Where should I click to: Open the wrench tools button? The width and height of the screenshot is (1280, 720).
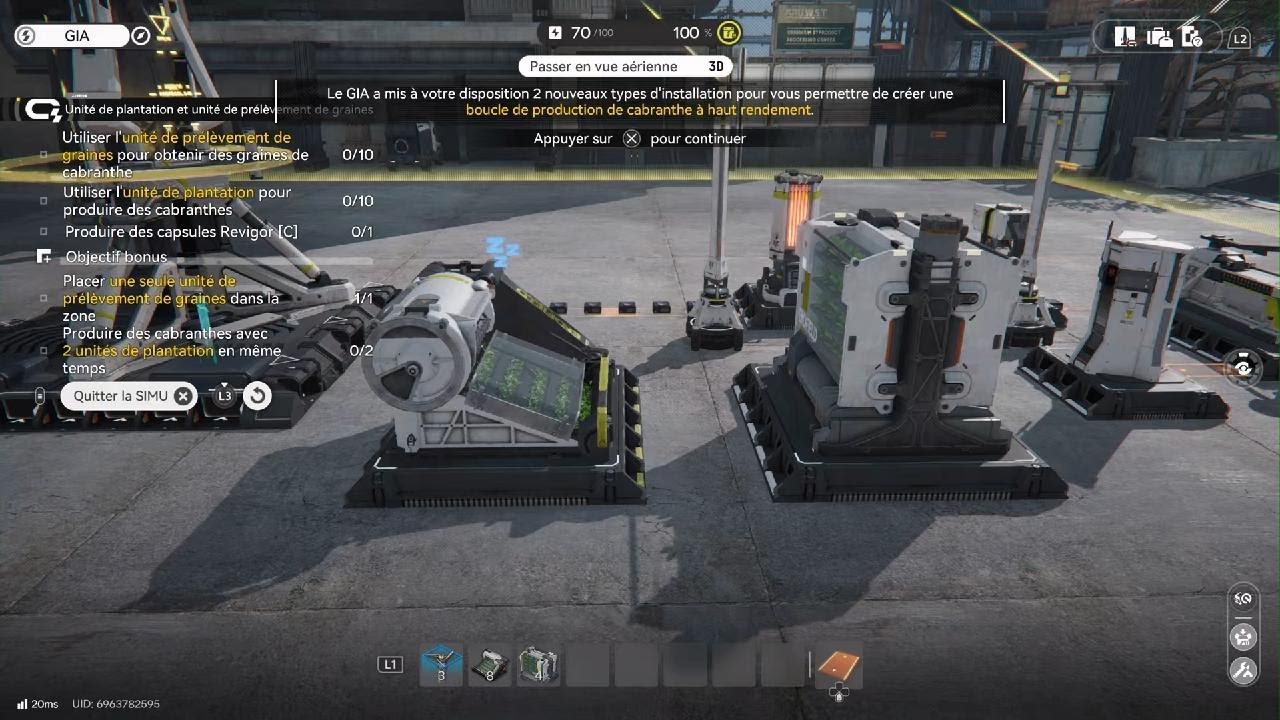click(1243, 670)
